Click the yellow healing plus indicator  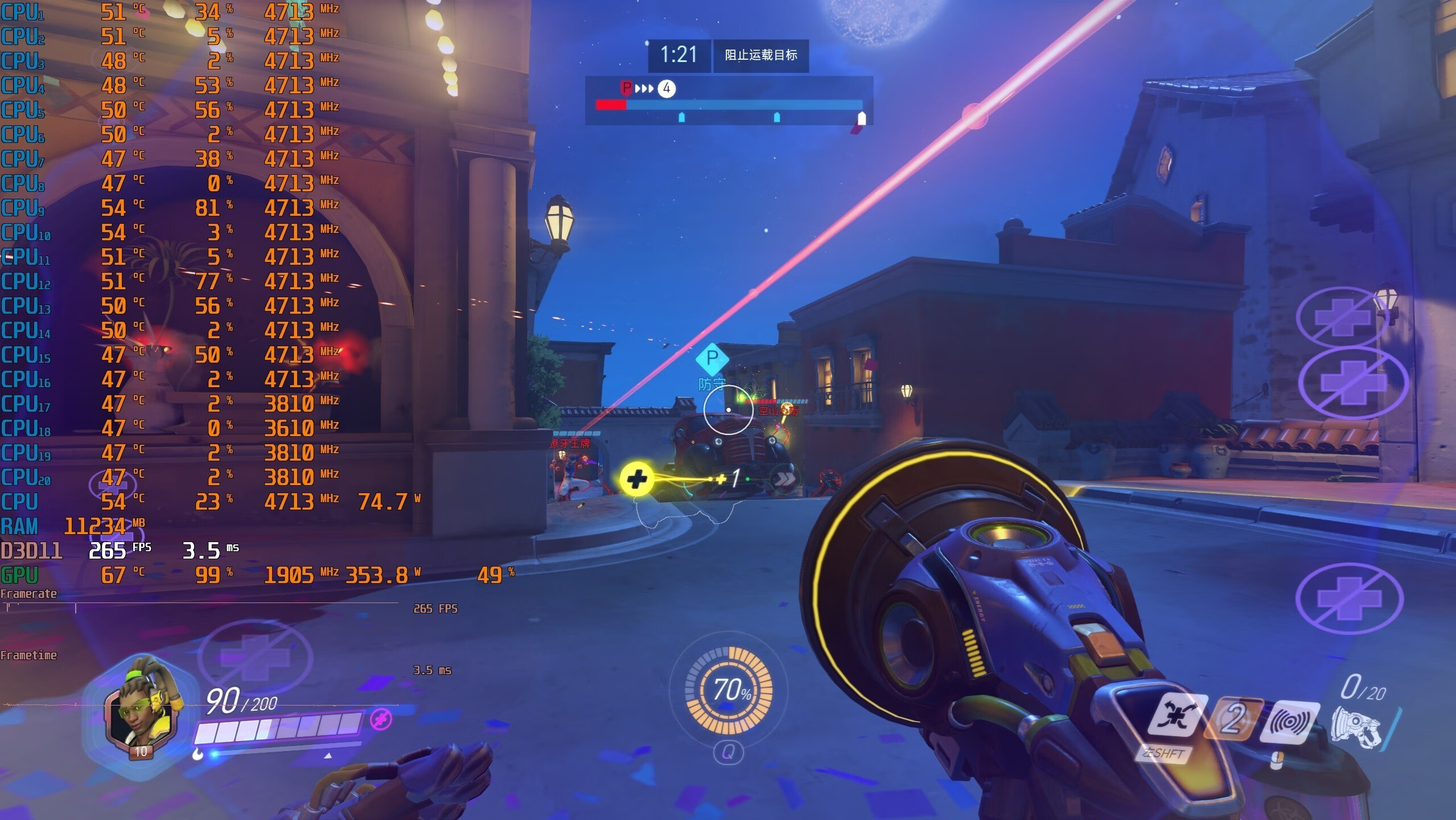click(636, 479)
